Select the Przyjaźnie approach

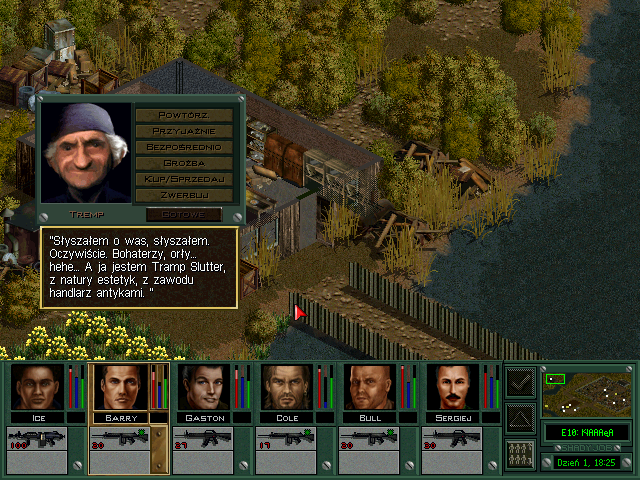coord(185,130)
